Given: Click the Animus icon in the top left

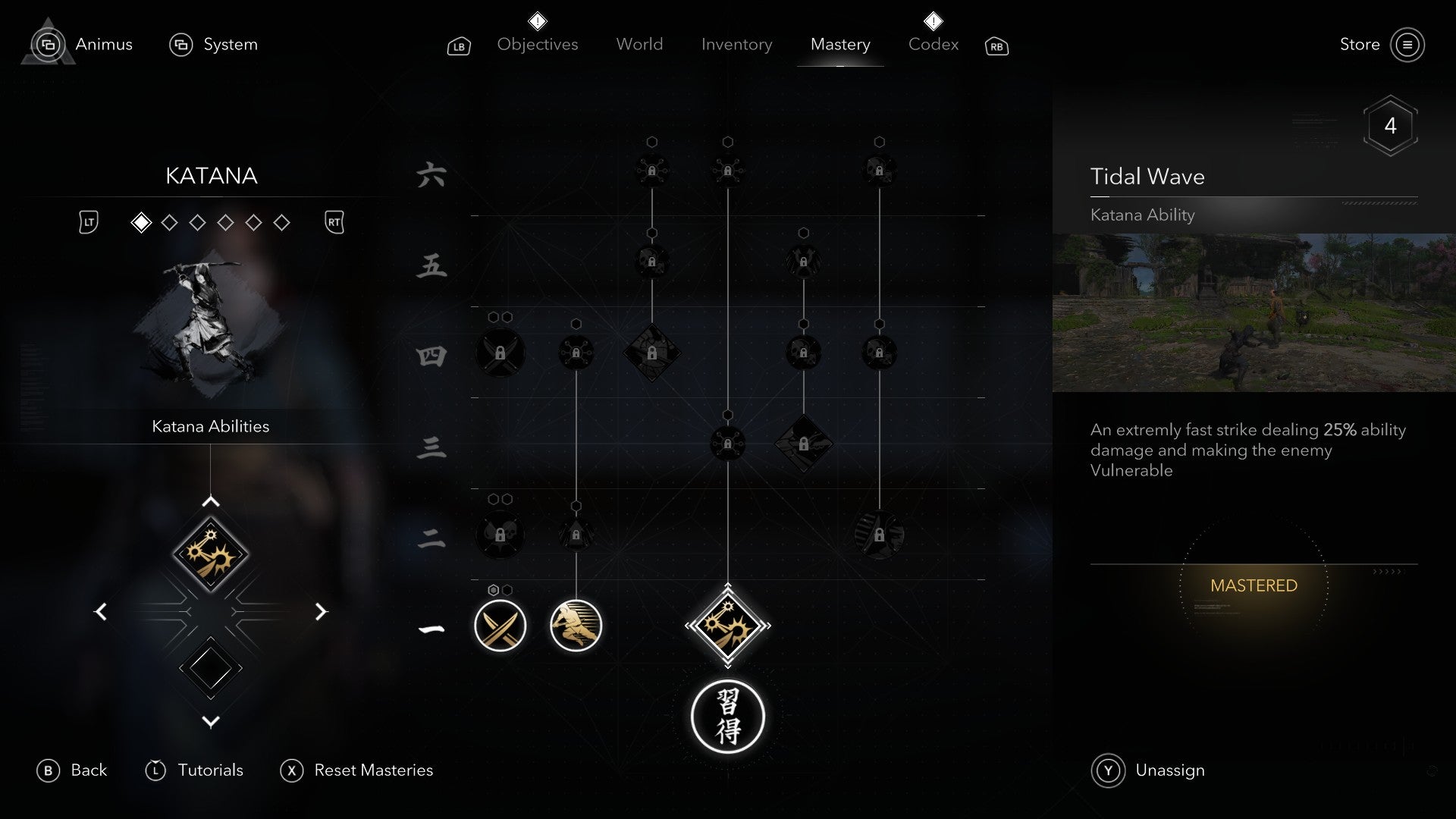Looking at the screenshot, I should point(48,44).
